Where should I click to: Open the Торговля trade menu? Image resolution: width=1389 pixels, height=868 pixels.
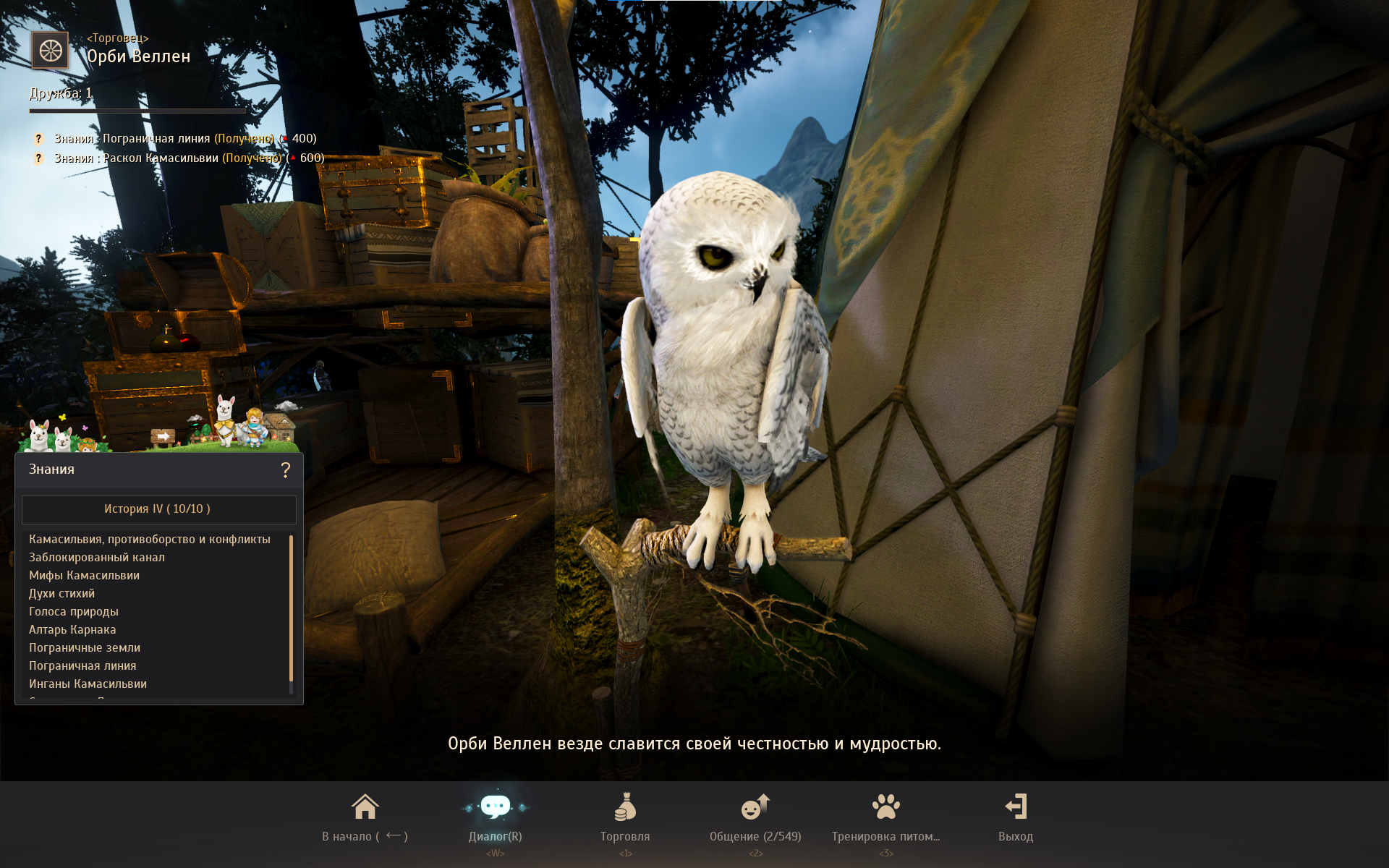coord(625,817)
